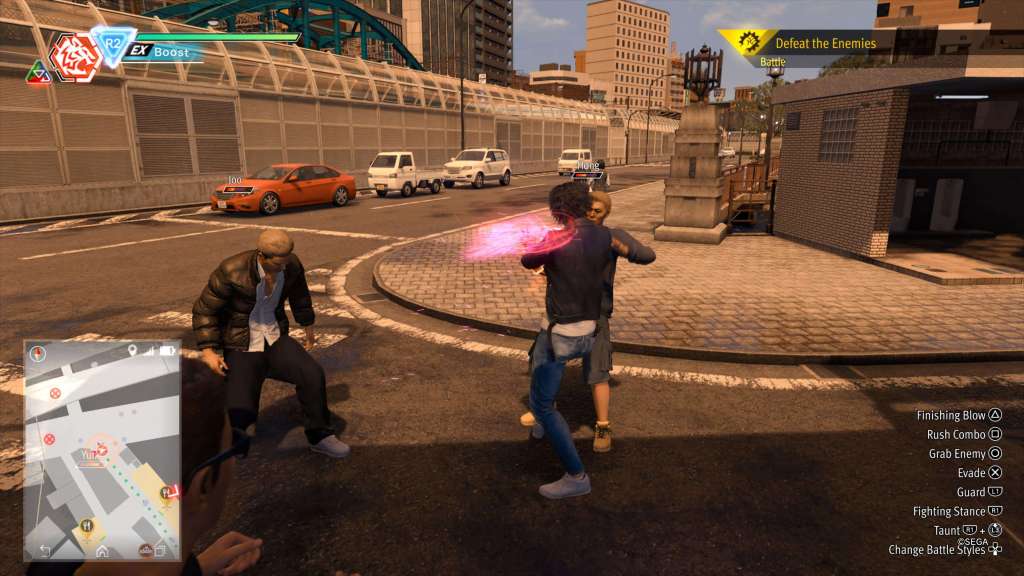Tap the windows icon on the phone map
Screen dimensions: 1024x576
click(x=160, y=550)
